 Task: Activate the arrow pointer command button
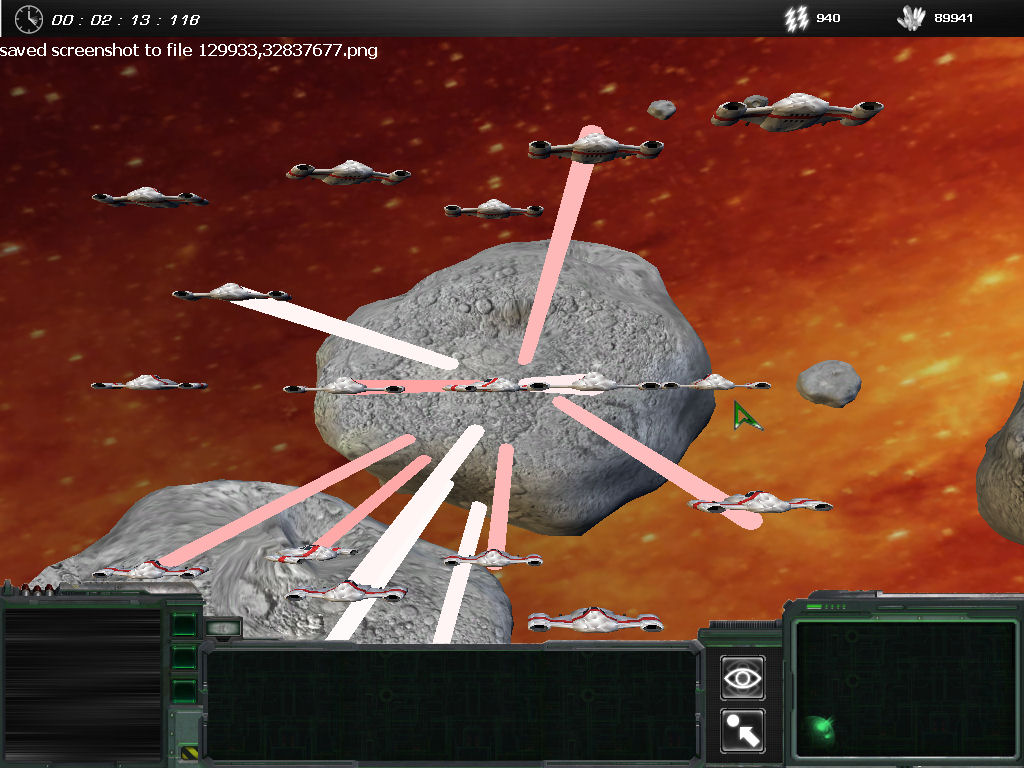click(x=742, y=731)
